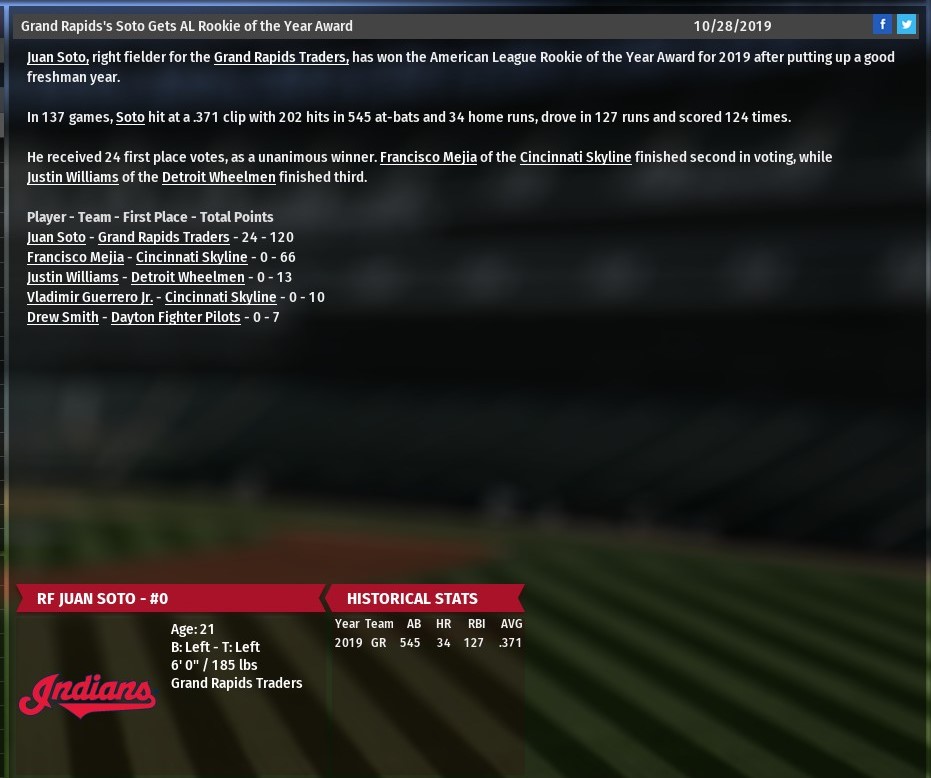
Task: Open Vladimir Guerrero Jr.'s player page
Action: [90, 297]
